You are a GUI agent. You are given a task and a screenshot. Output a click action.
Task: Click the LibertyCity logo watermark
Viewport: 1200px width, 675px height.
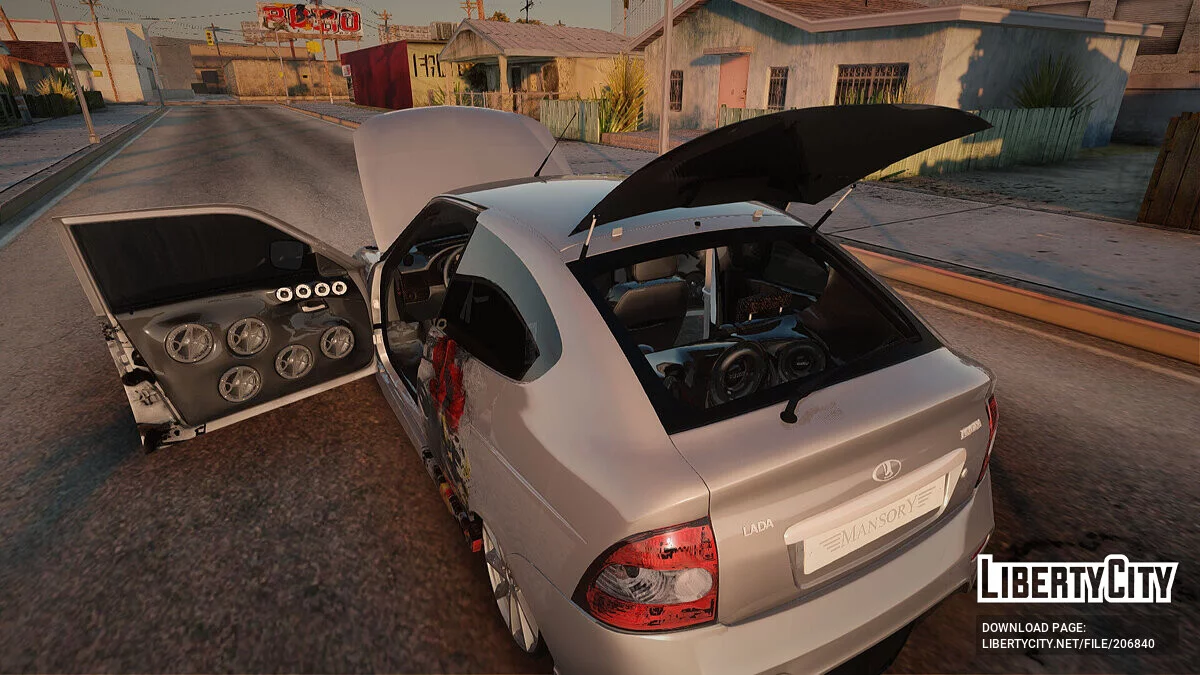[x=1076, y=580]
